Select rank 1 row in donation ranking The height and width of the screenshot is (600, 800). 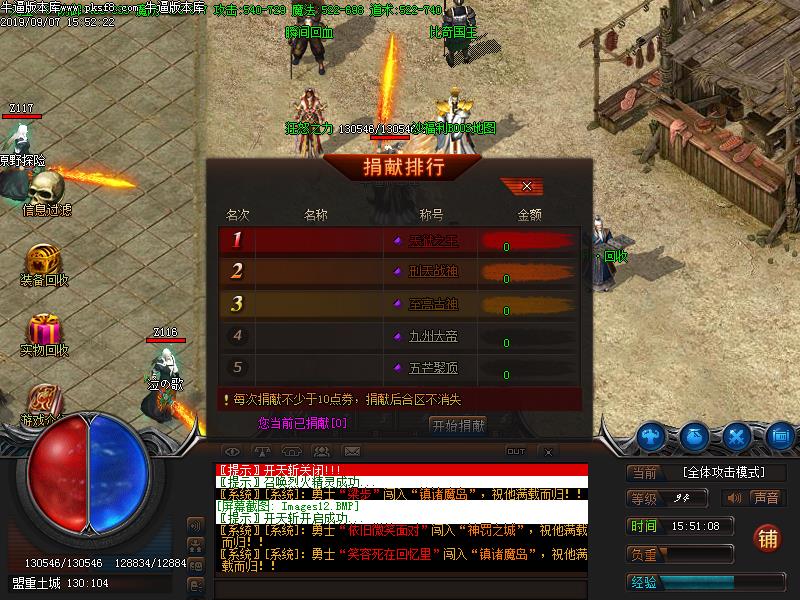tap(400, 240)
